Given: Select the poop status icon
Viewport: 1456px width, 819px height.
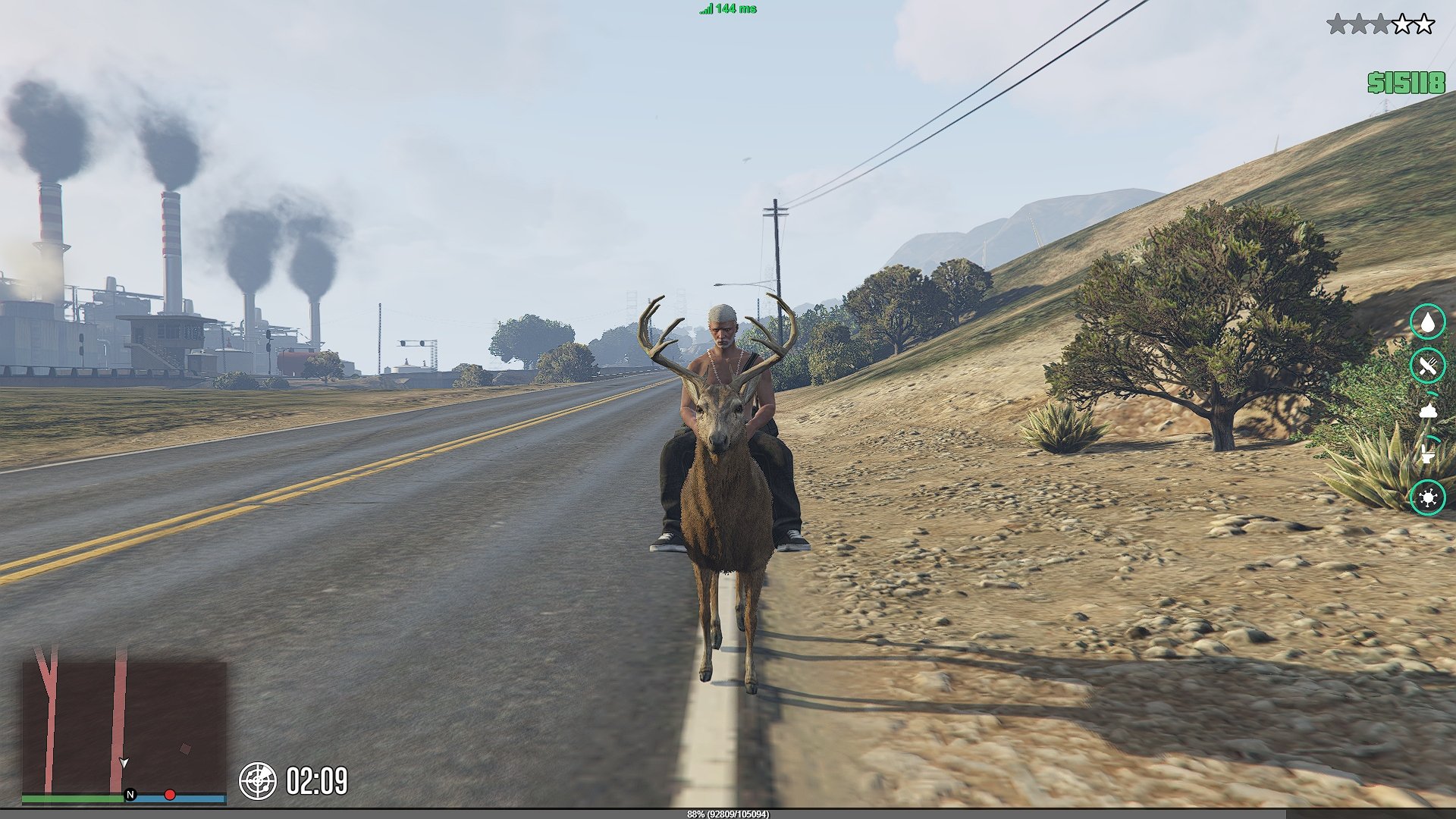Looking at the screenshot, I should pyautogui.click(x=1428, y=410).
